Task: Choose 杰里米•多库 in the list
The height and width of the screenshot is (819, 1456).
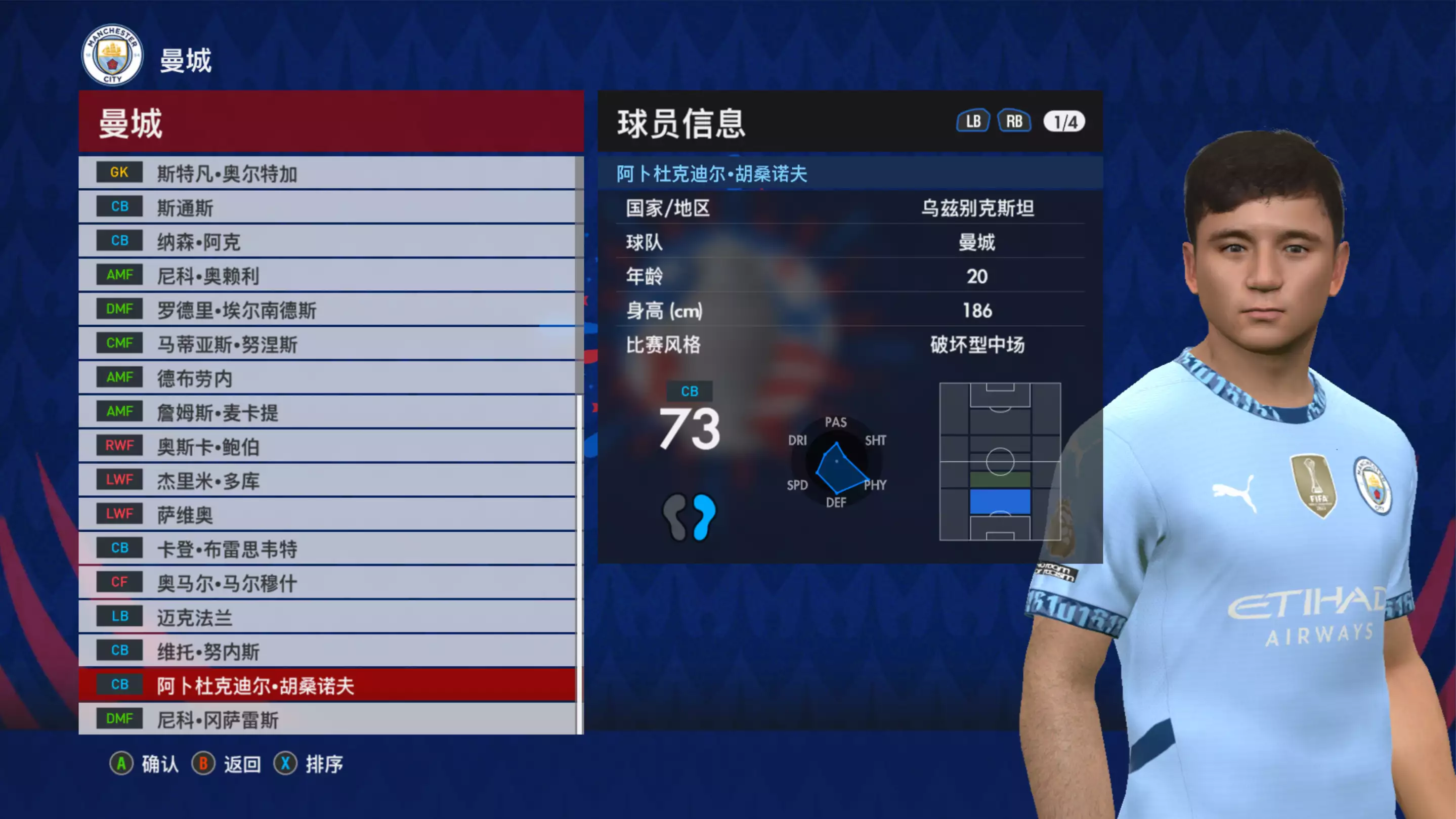Action: (x=328, y=481)
